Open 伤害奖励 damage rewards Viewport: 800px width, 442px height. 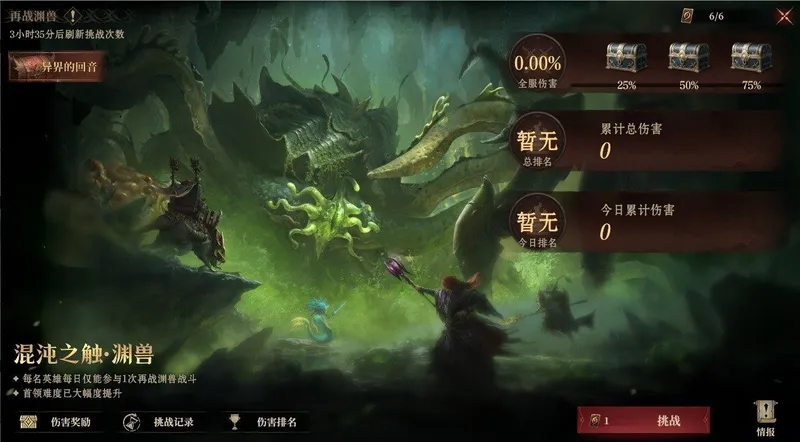pos(60,422)
